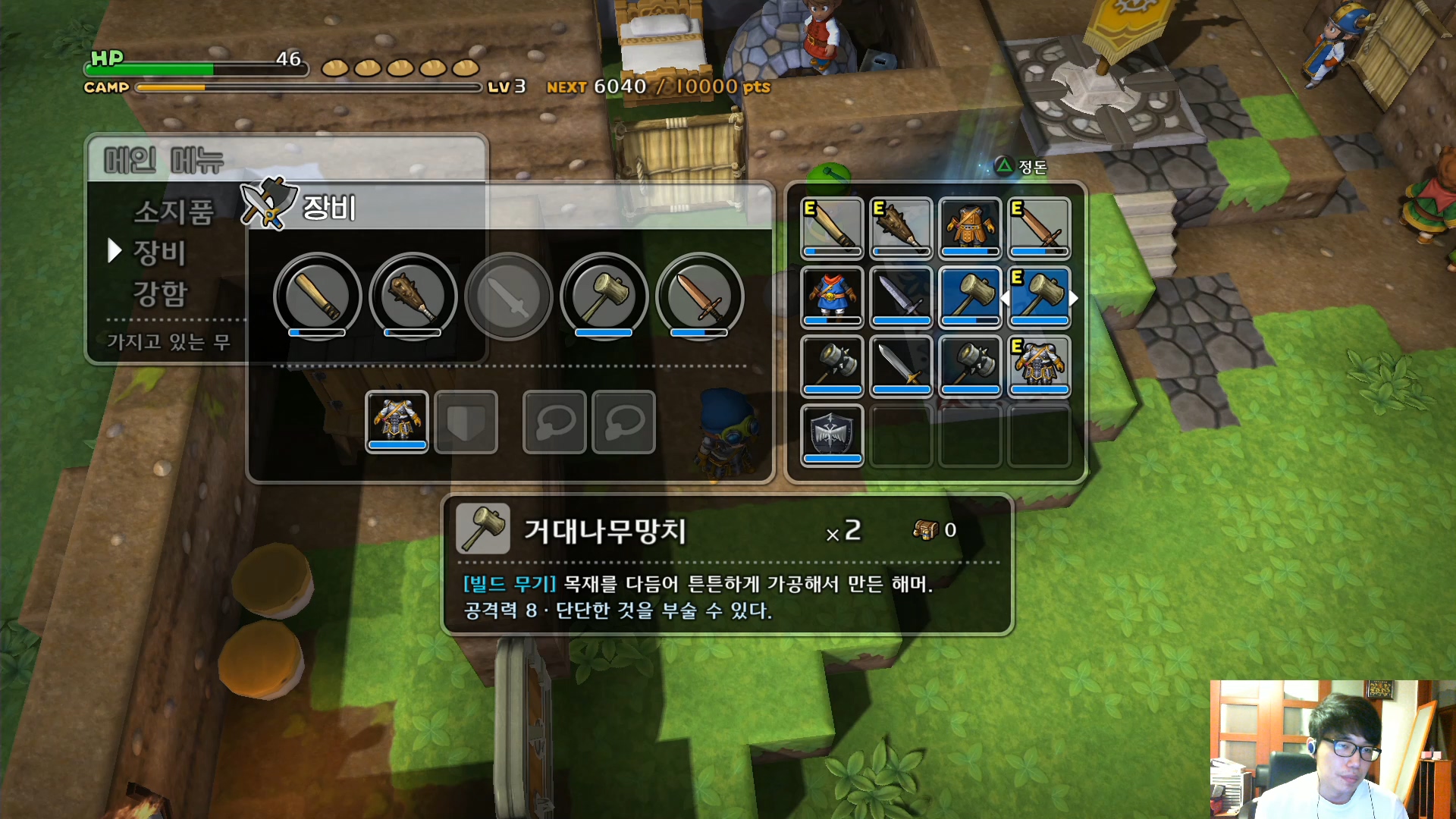This screenshot has height=819, width=1456.
Task: Choose the empty shield equipment slot
Action: coord(466,422)
